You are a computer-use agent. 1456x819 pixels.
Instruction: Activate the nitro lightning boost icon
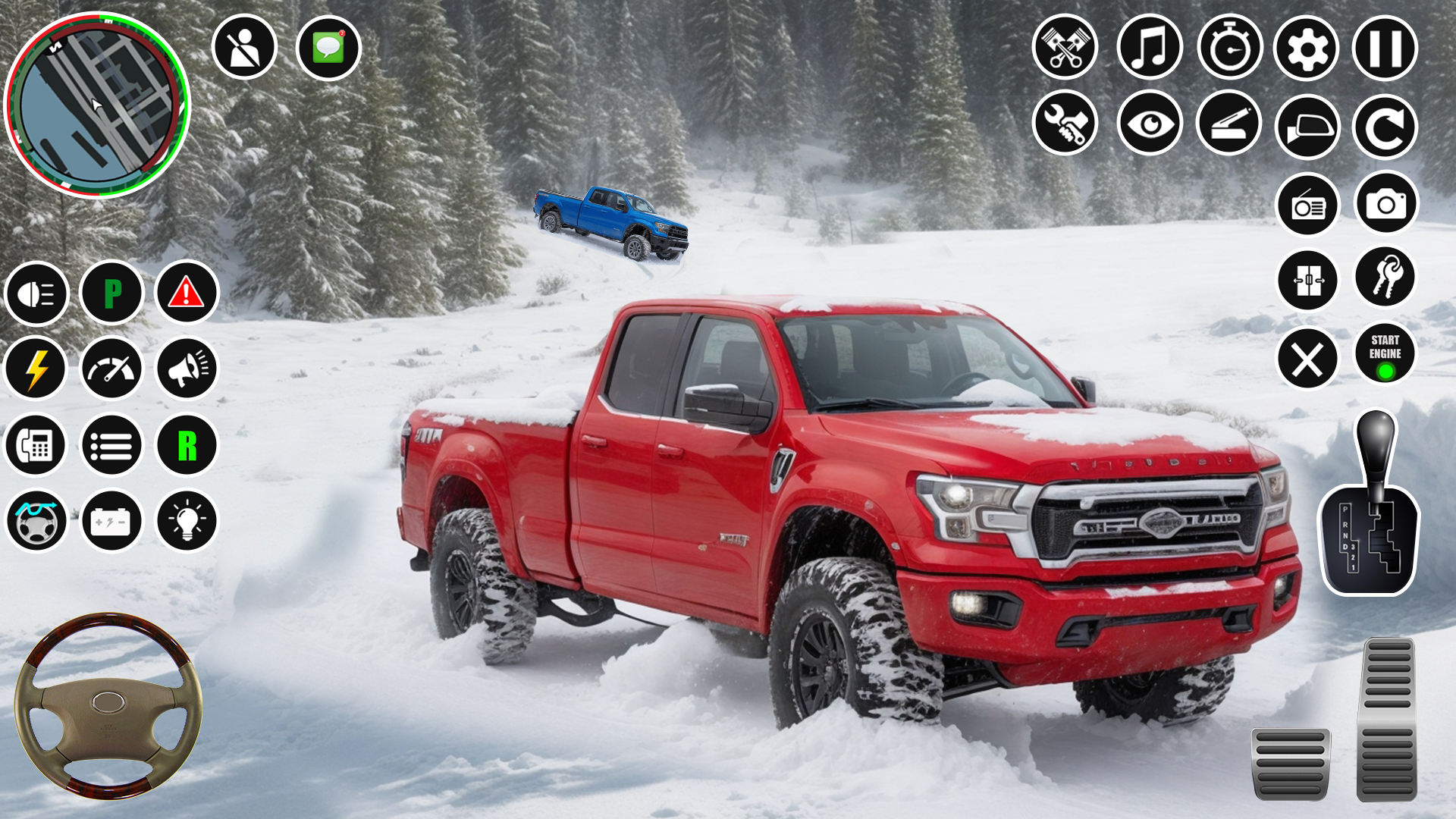tap(36, 369)
